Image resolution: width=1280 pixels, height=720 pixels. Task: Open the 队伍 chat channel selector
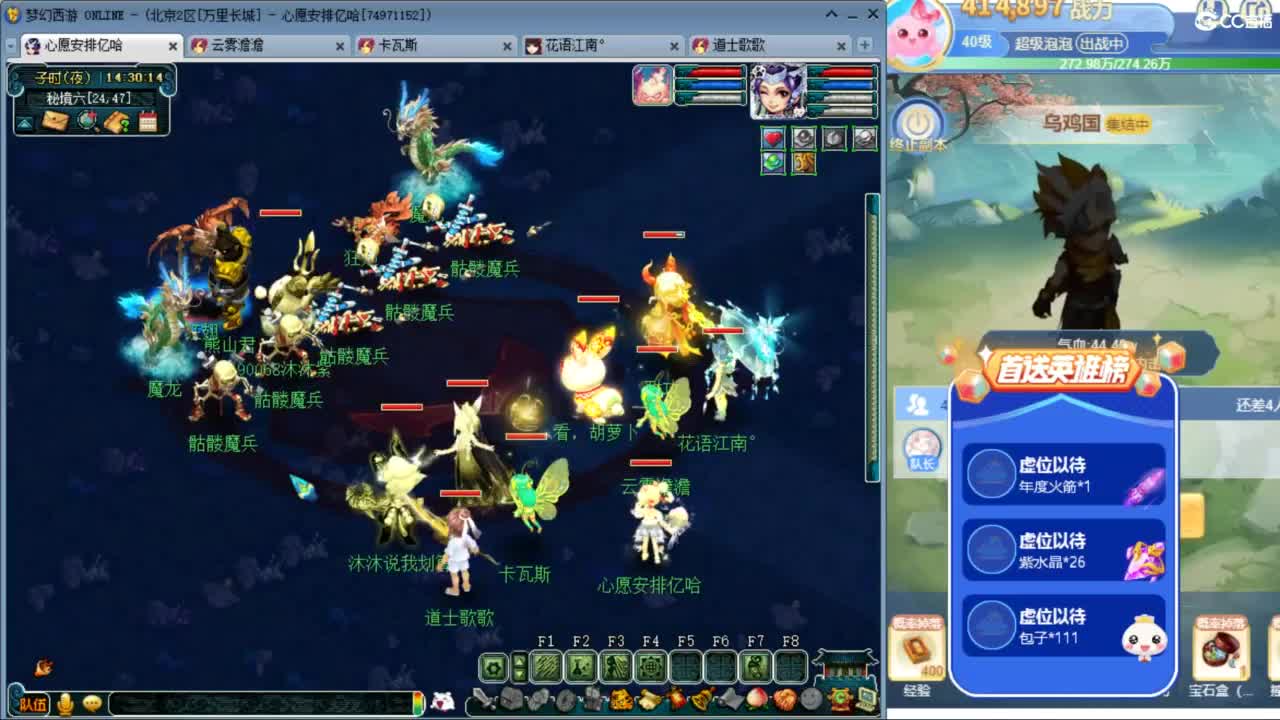tap(33, 703)
